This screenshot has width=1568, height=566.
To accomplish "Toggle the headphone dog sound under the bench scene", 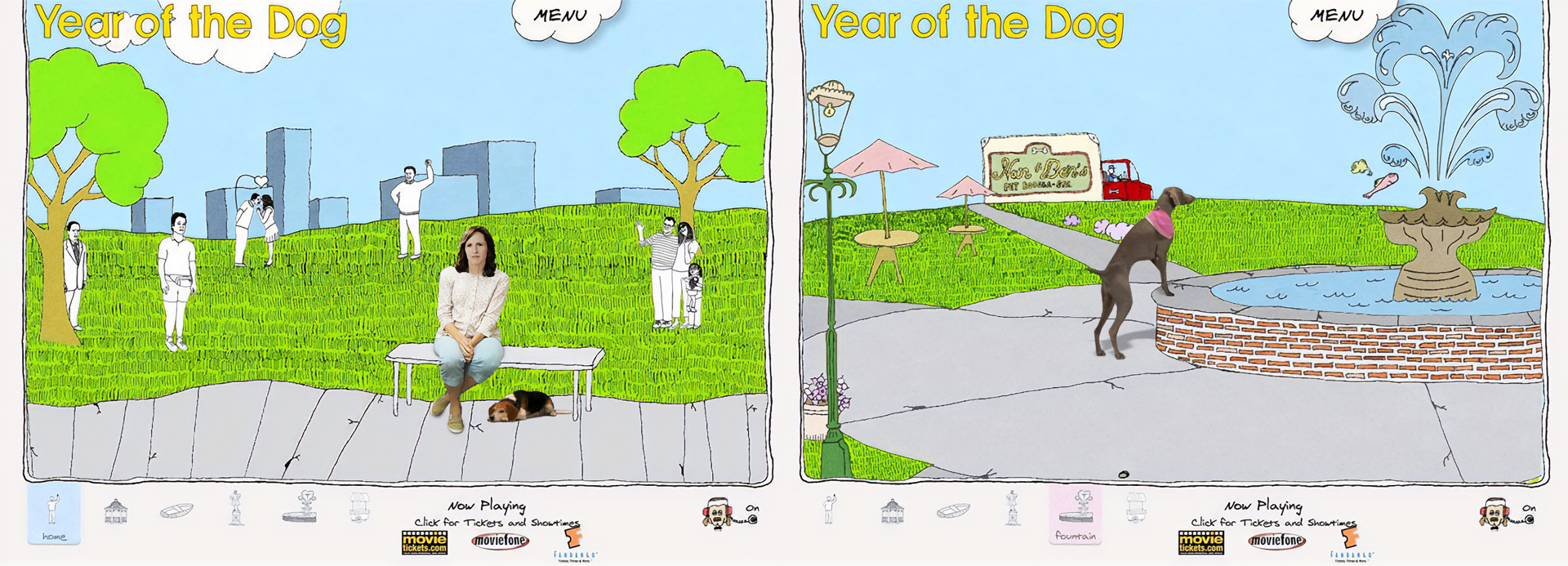I will (719, 515).
